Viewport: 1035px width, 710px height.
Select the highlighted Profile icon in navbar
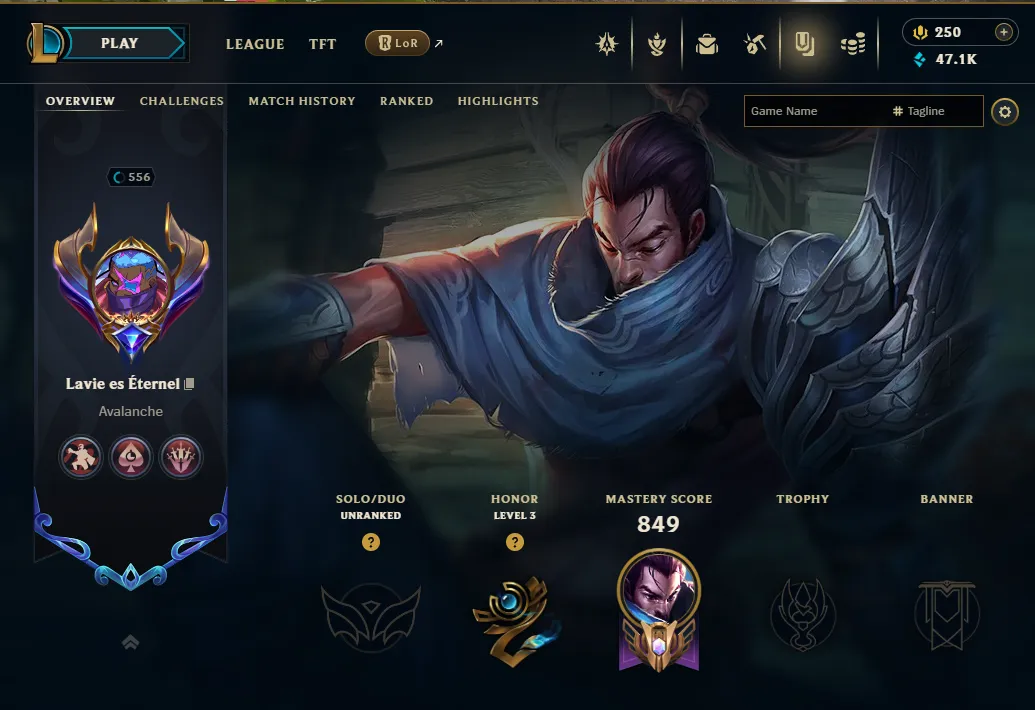[803, 44]
